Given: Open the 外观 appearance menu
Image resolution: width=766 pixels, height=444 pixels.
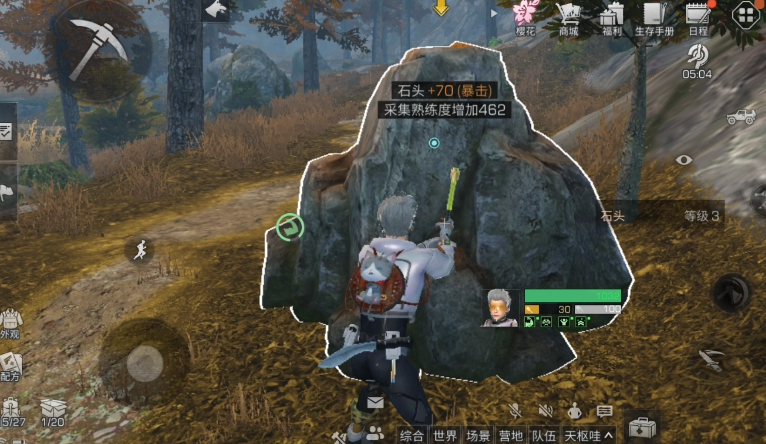Looking at the screenshot, I should (x=10, y=322).
